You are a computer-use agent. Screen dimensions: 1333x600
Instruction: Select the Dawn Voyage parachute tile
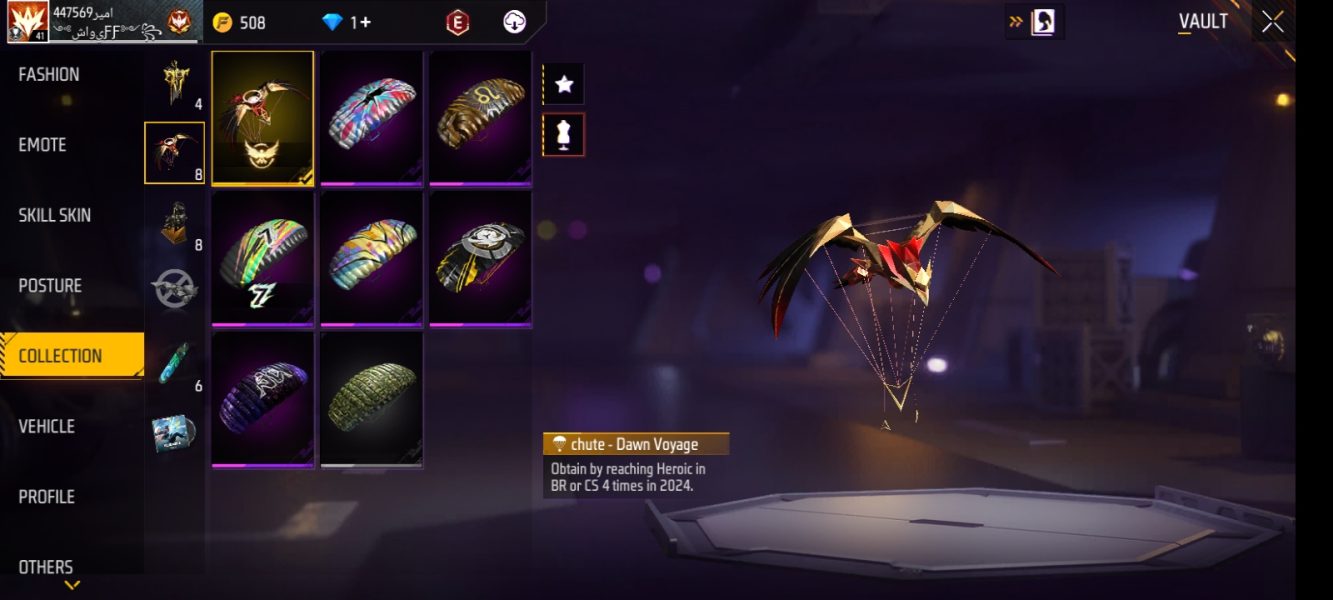pos(263,118)
